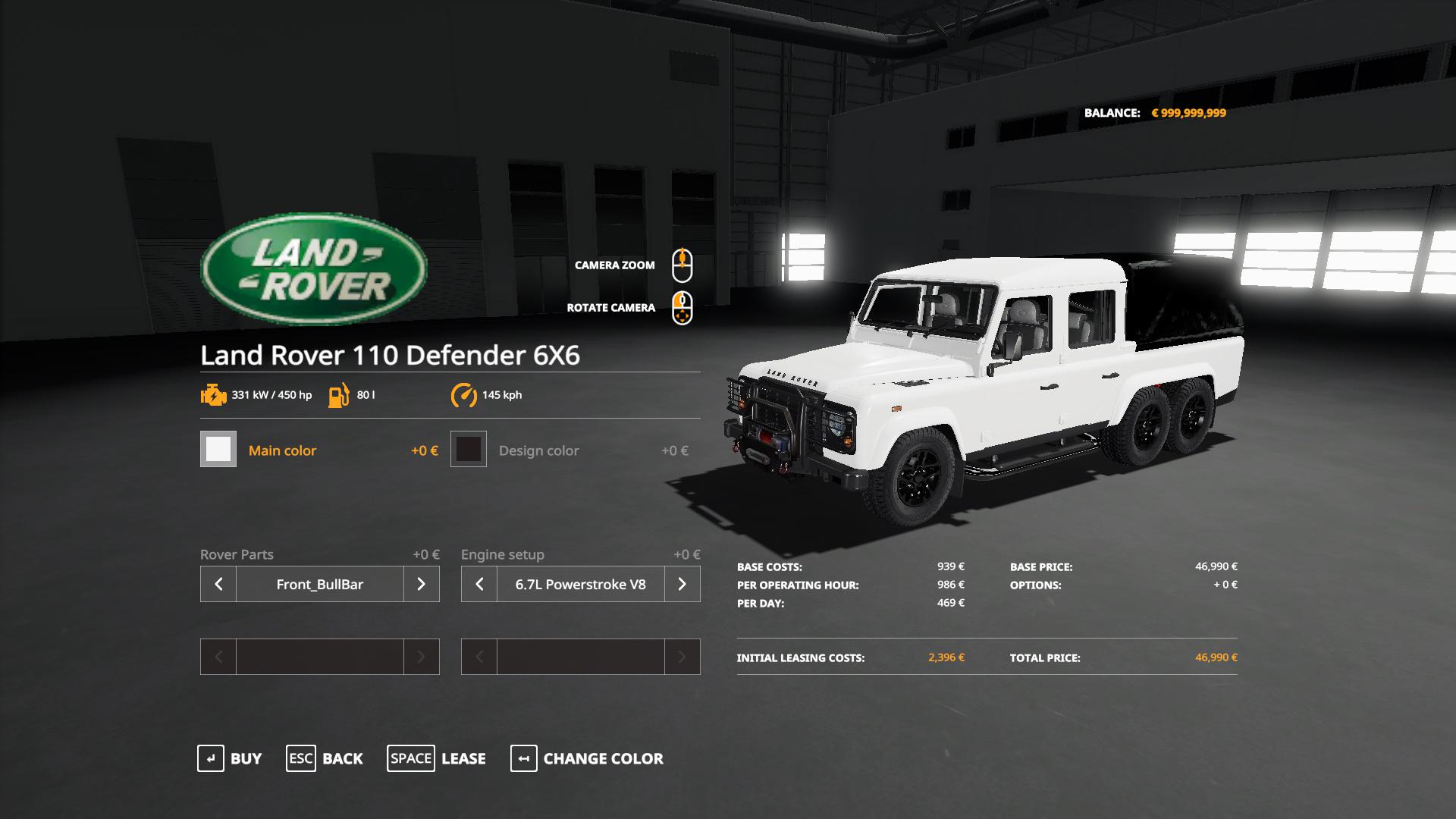
Task: Select the white Main color swatch
Action: pyautogui.click(x=218, y=449)
